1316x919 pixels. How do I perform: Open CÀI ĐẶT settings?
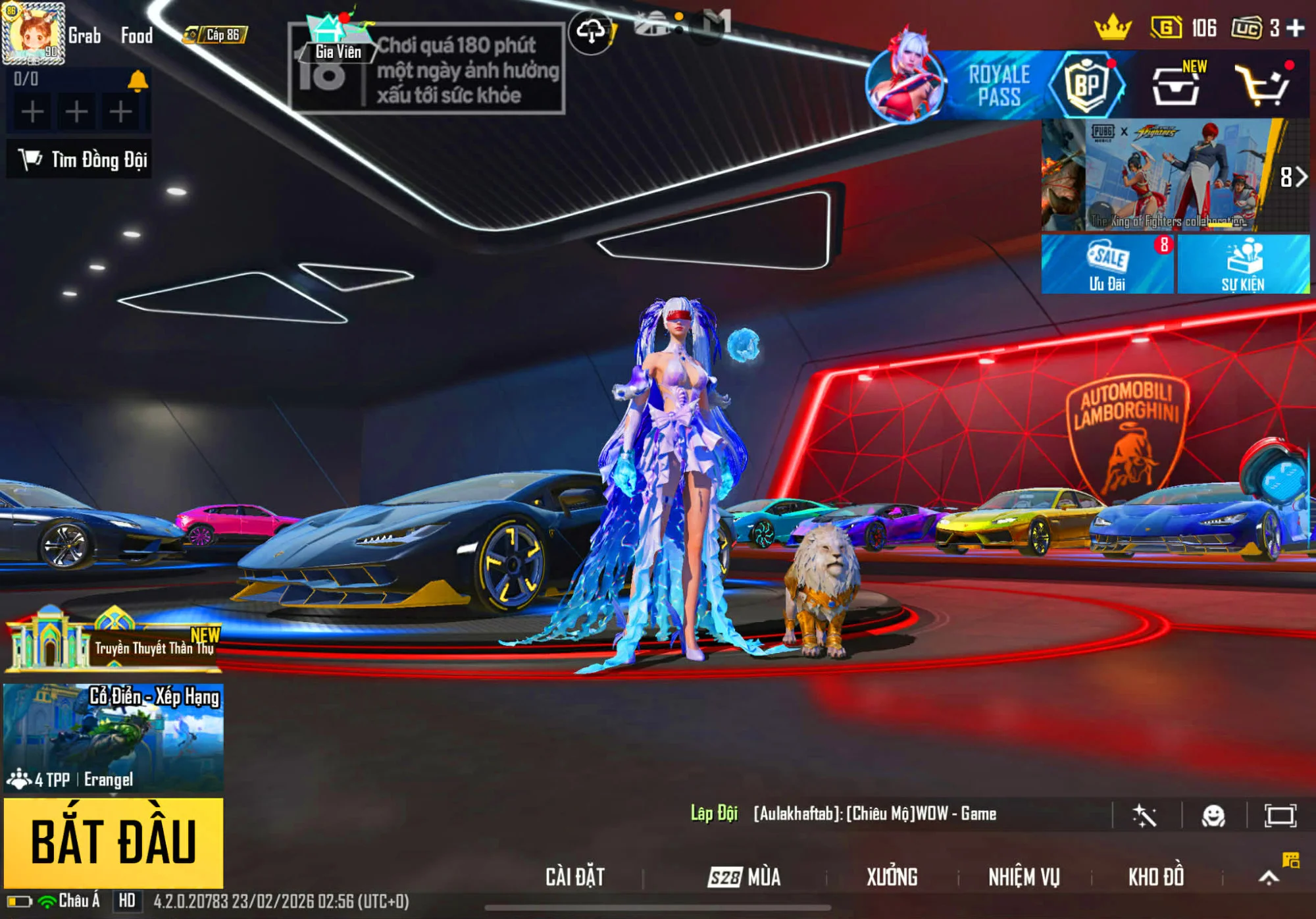pyautogui.click(x=574, y=877)
